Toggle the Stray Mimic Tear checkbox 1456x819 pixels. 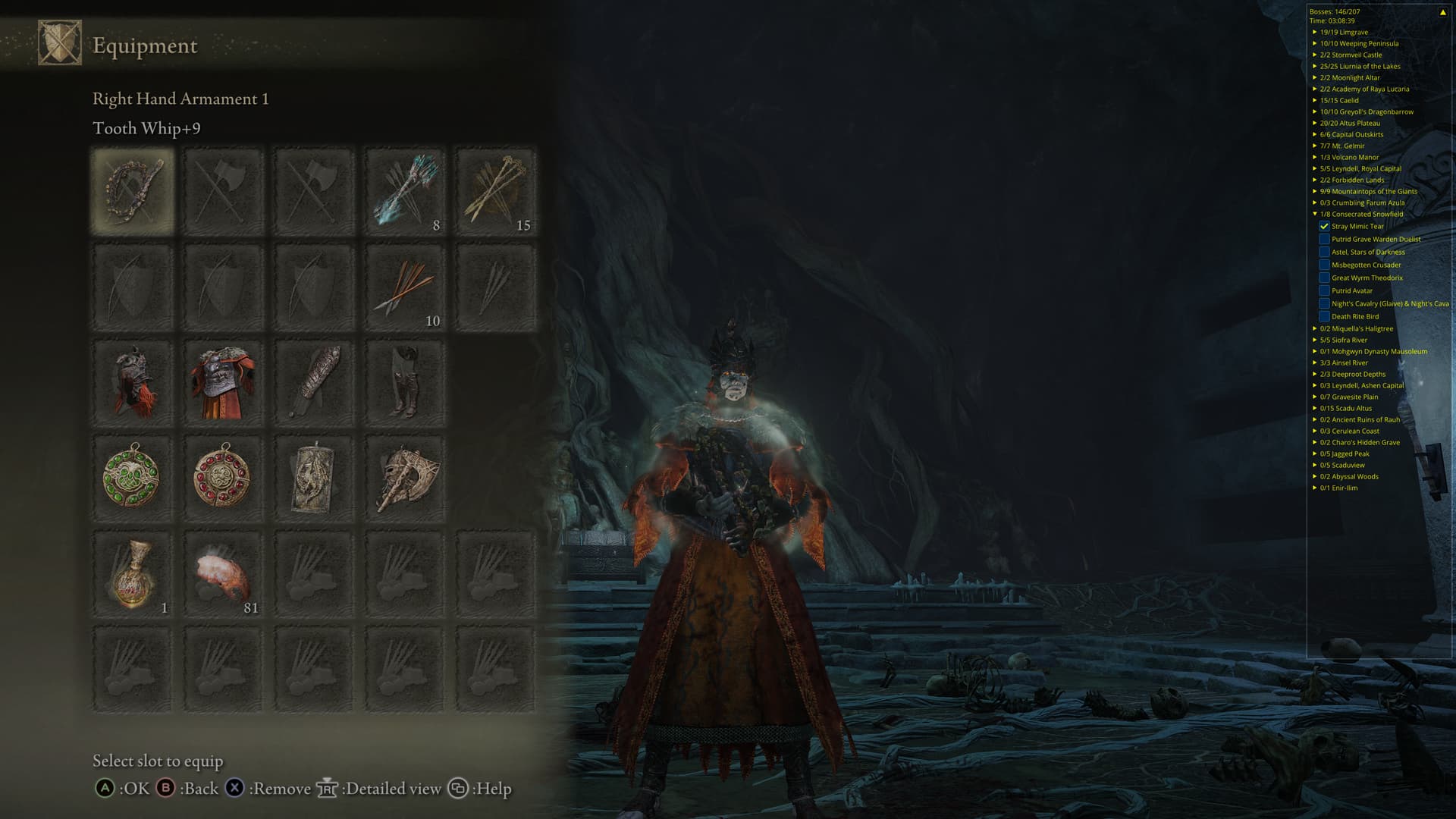(1324, 227)
